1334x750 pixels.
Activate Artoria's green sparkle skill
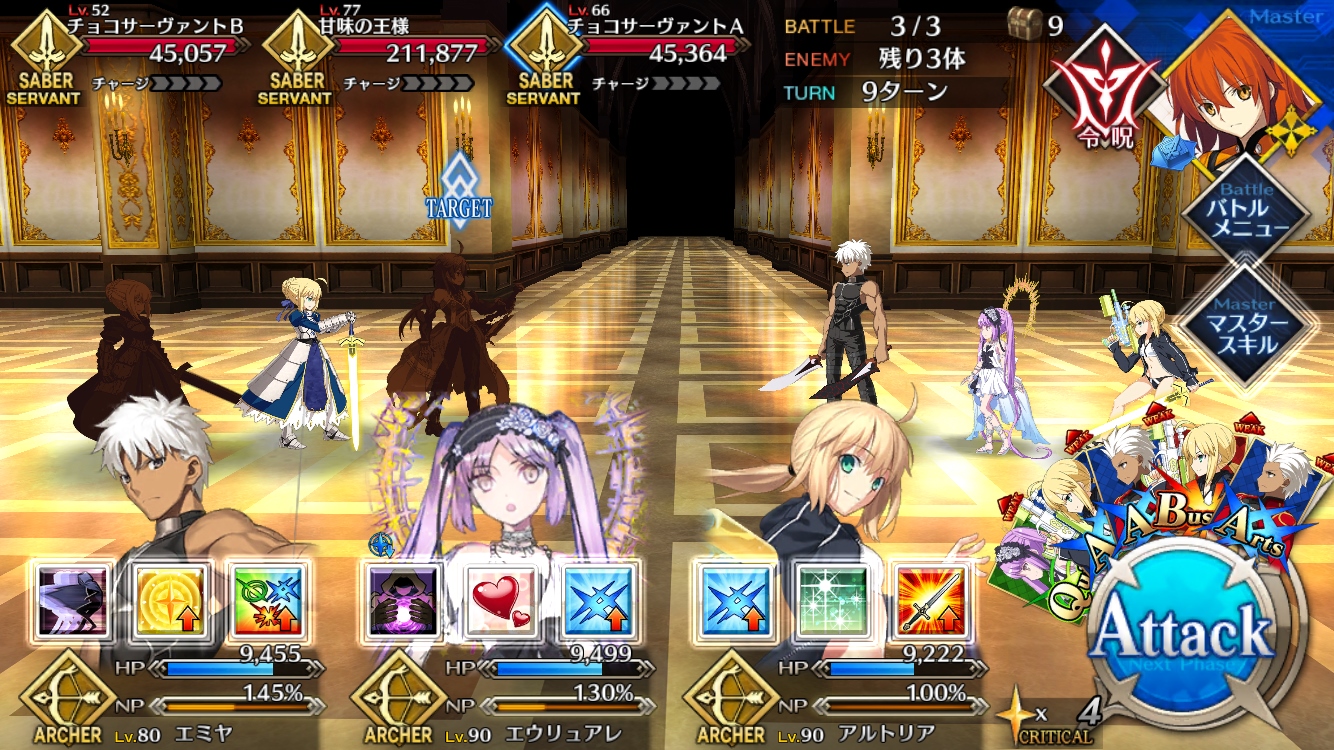[x=831, y=599]
